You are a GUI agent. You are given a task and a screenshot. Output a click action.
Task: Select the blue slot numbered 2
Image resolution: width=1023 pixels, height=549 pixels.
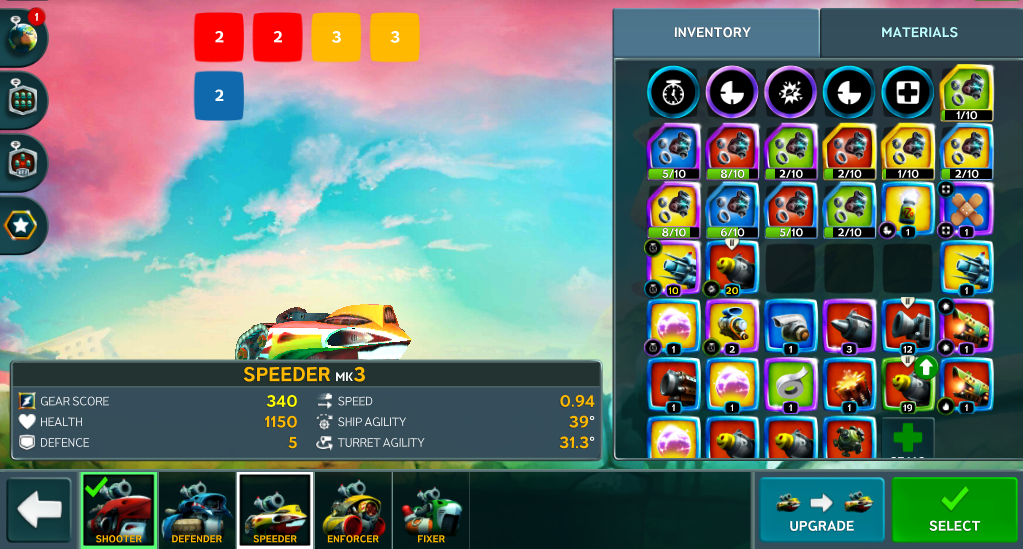219,96
